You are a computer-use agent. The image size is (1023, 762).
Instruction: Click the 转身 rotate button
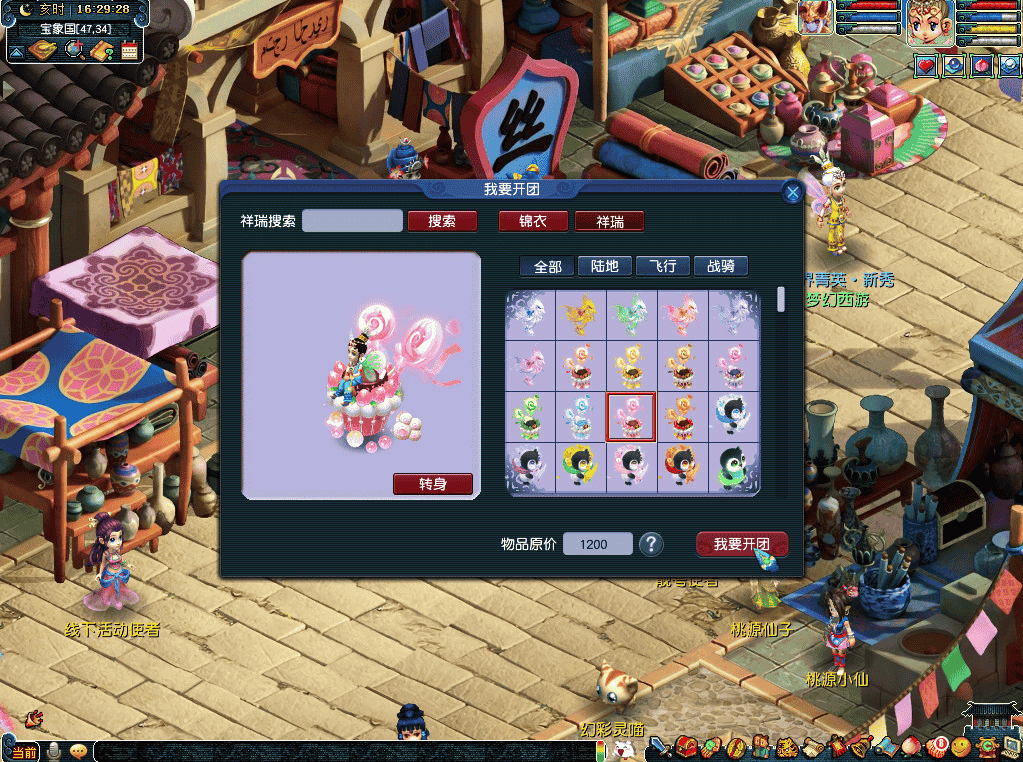(x=432, y=484)
